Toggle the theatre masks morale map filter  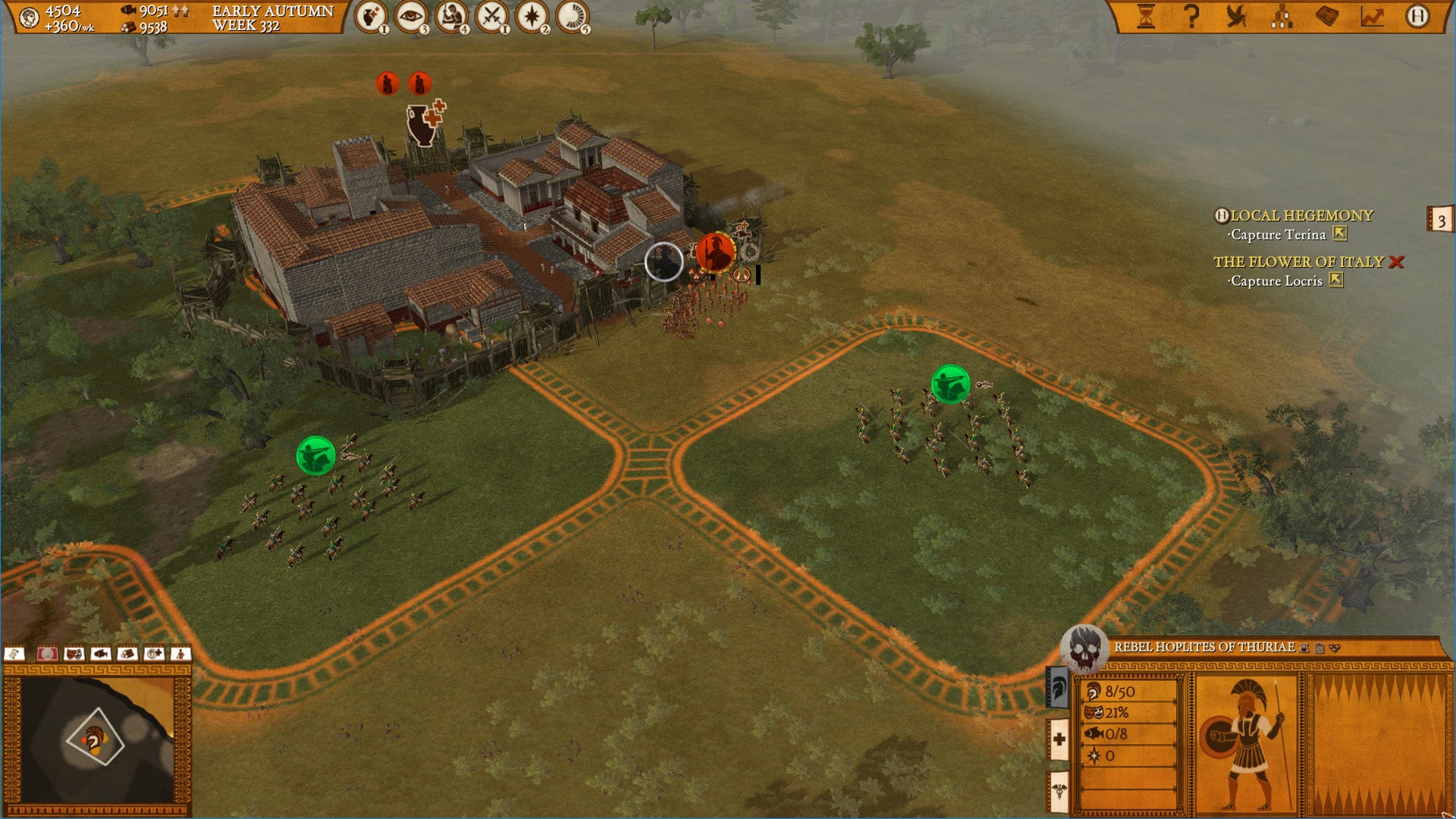[x=74, y=654]
